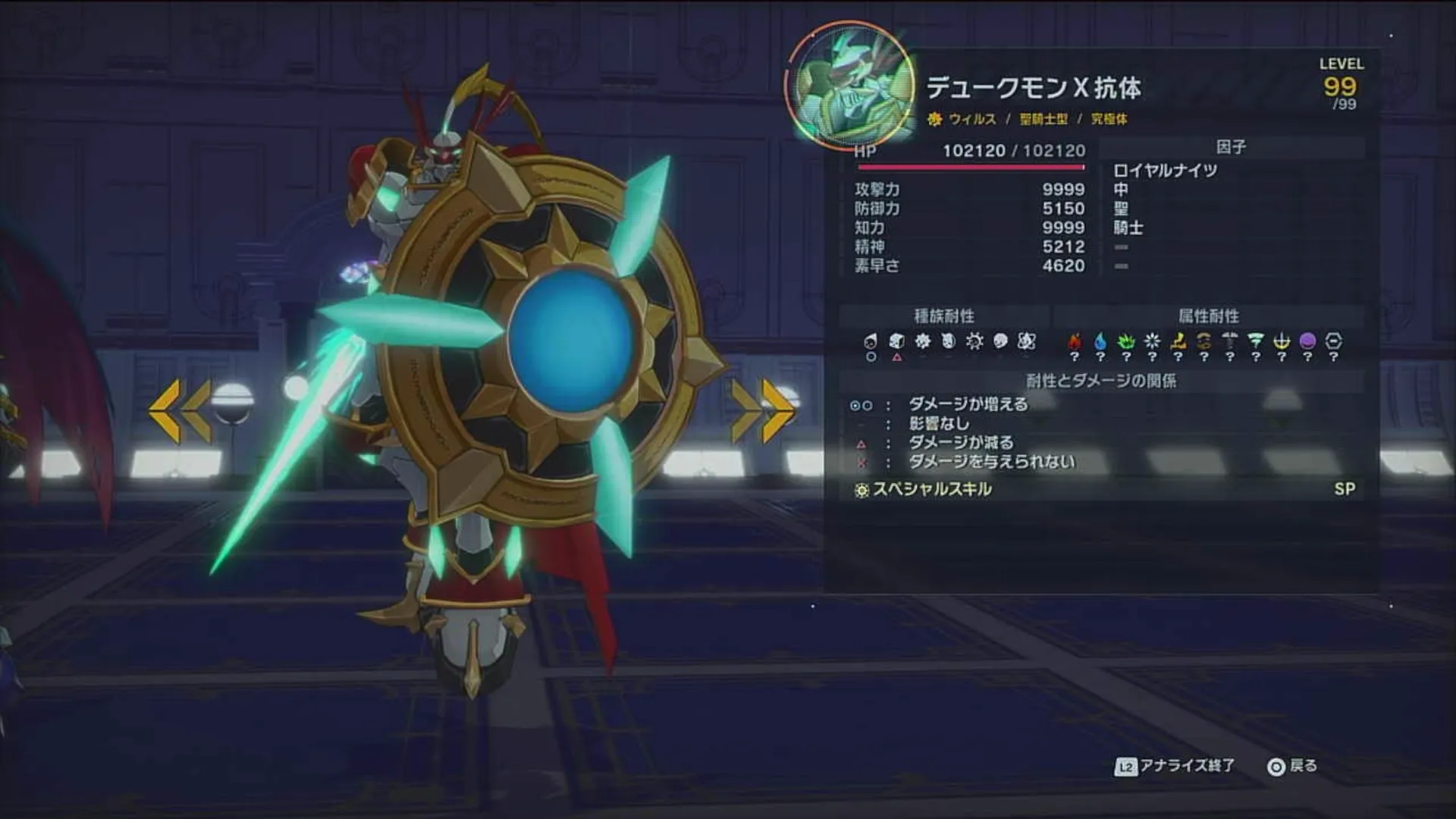Click the water attribute resistance icon
1456x819 pixels.
click(1100, 340)
